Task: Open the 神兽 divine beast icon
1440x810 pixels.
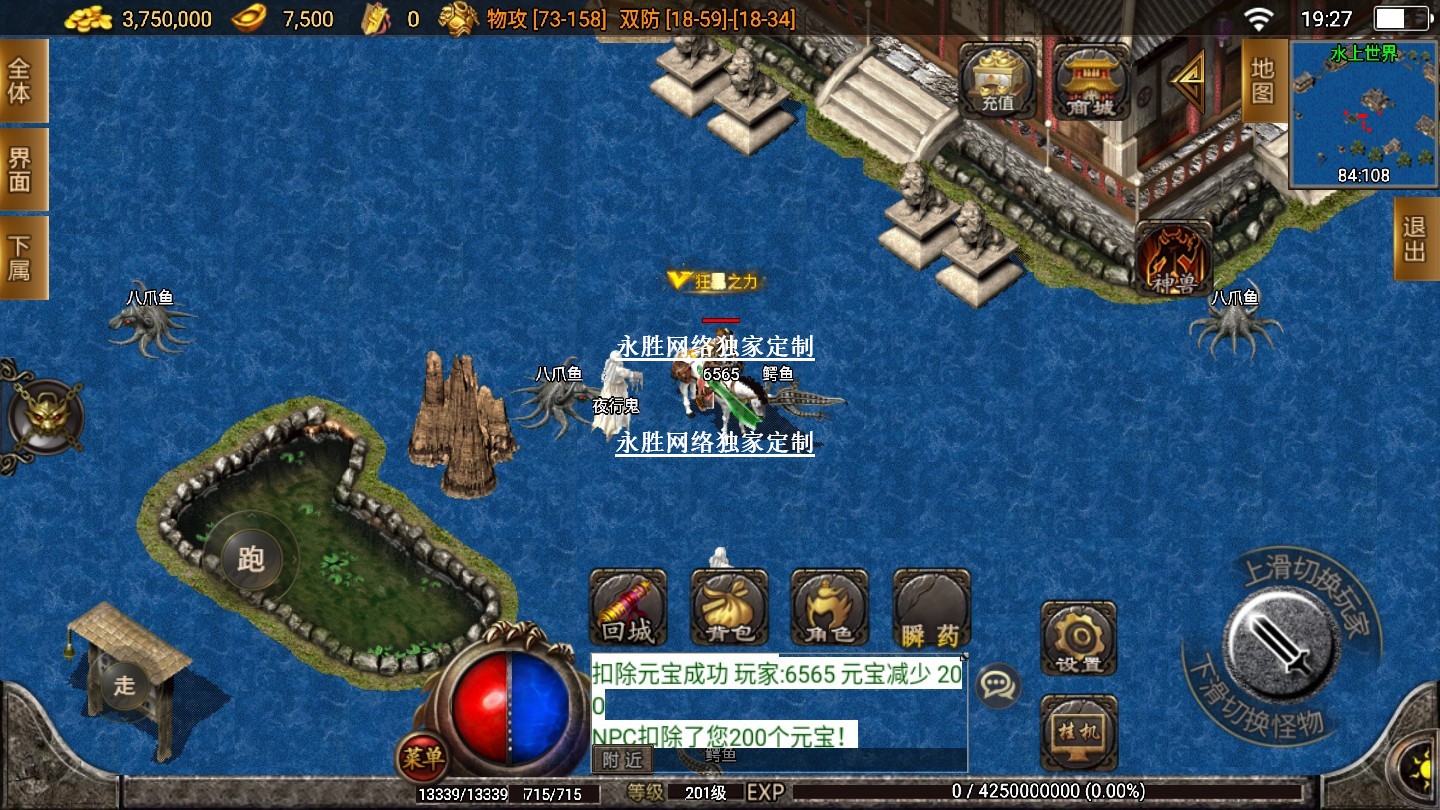Action: [x=1173, y=259]
